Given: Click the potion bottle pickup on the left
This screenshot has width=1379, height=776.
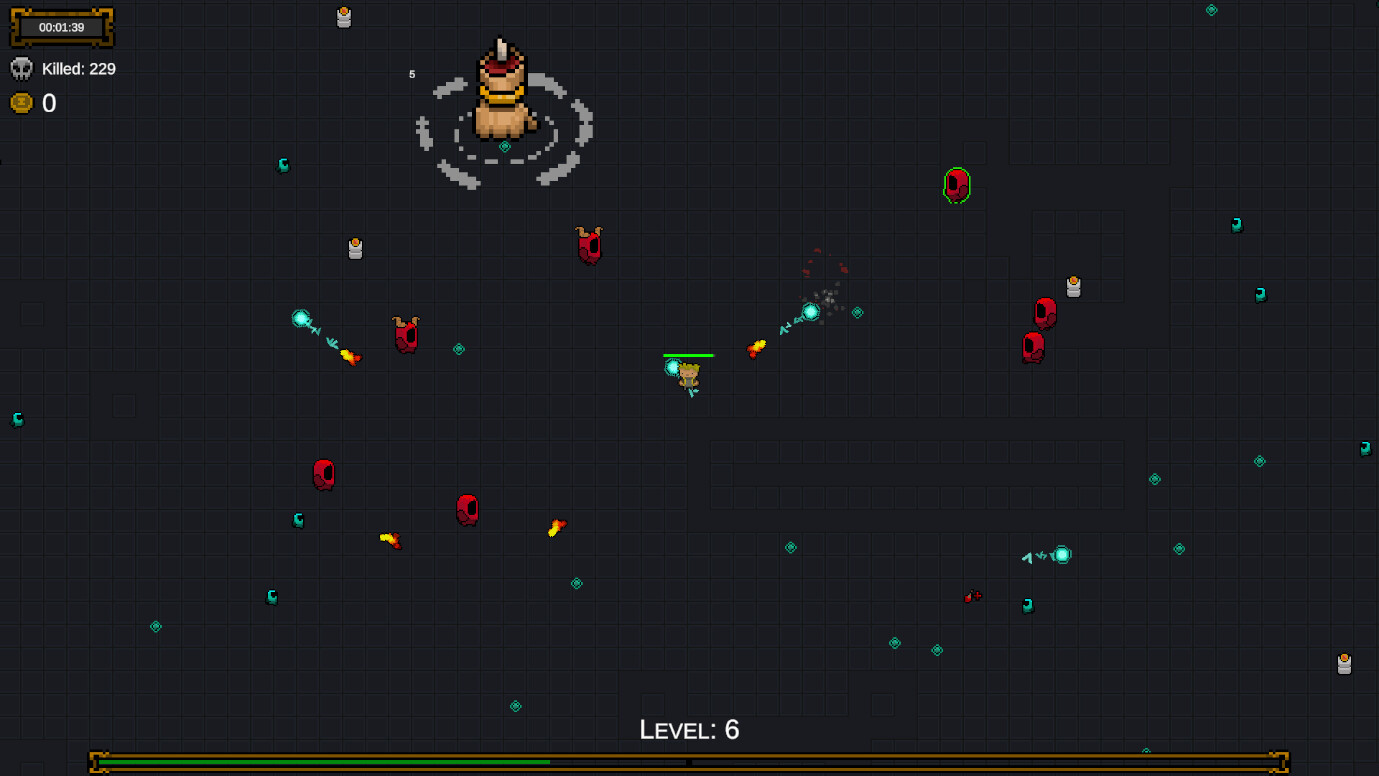Looking at the screenshot, I should (356, 249).
